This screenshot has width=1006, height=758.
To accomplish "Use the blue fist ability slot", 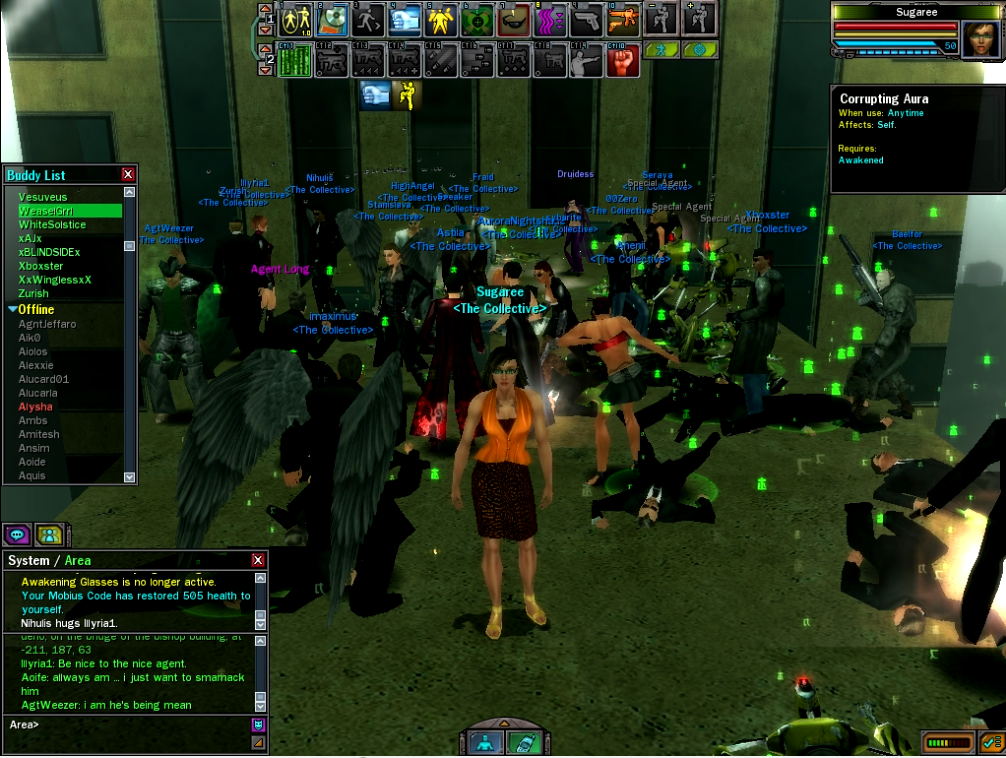I will pos(404,19).
